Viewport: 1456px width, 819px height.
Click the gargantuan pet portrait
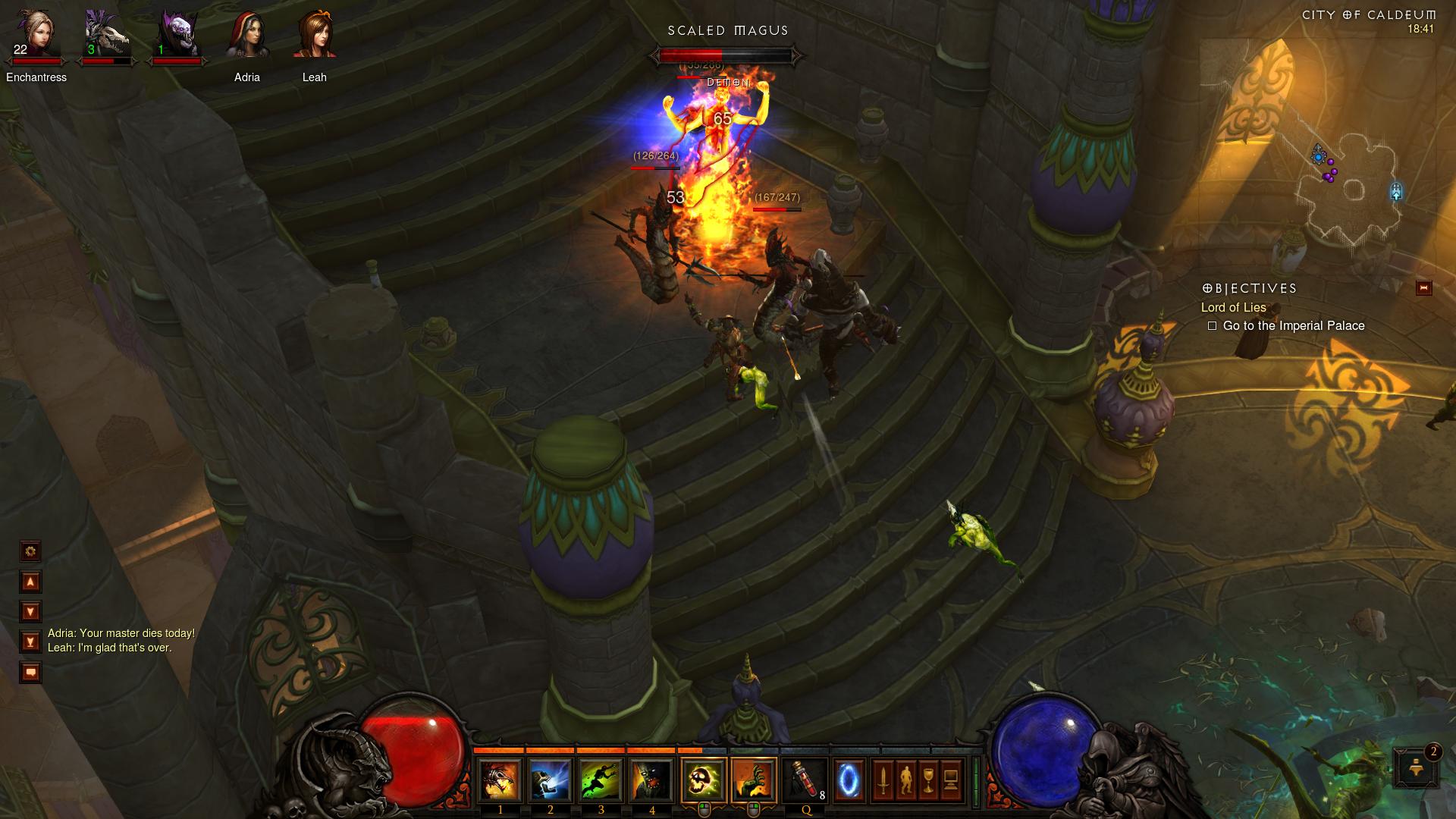(x=178, y=35)
